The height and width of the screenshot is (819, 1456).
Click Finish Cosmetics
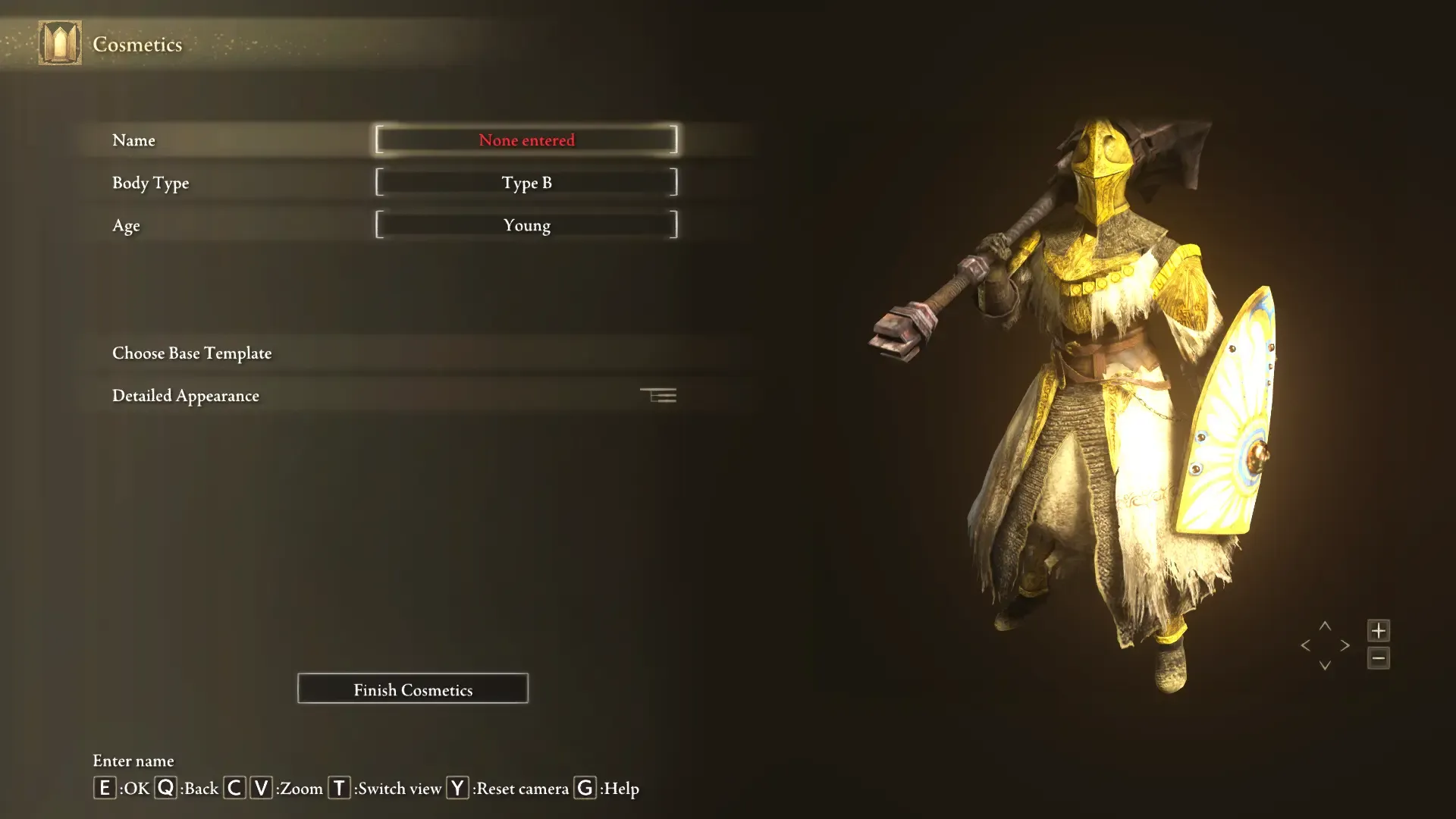point(413,689)
